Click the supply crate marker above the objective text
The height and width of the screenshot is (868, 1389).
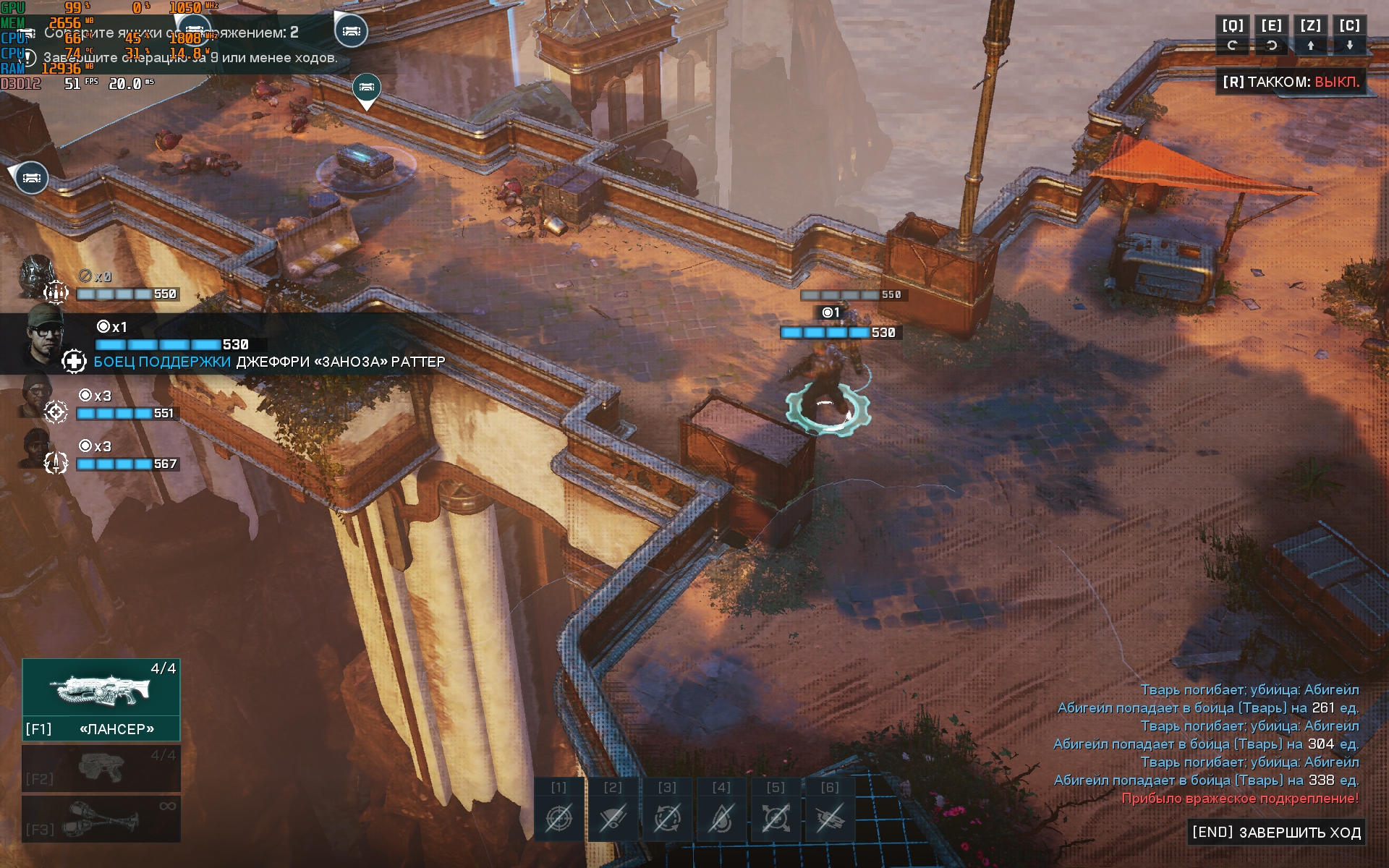[x=352, y=31]
